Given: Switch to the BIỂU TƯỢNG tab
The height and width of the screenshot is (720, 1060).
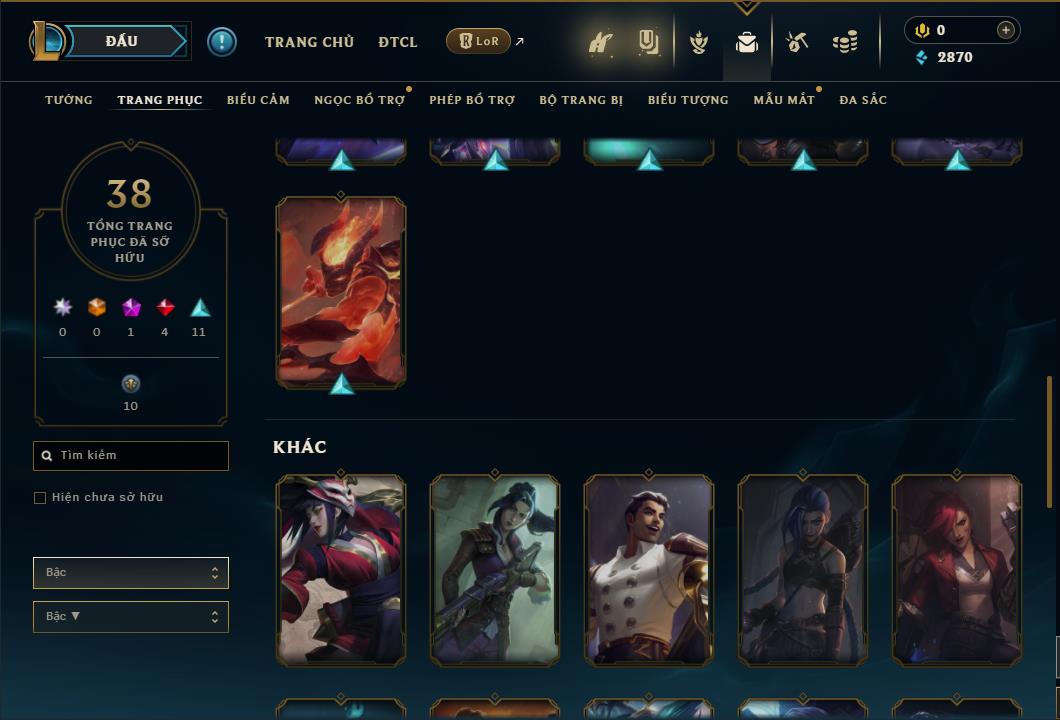Looking at the screenshot, I should click(688, 100).
